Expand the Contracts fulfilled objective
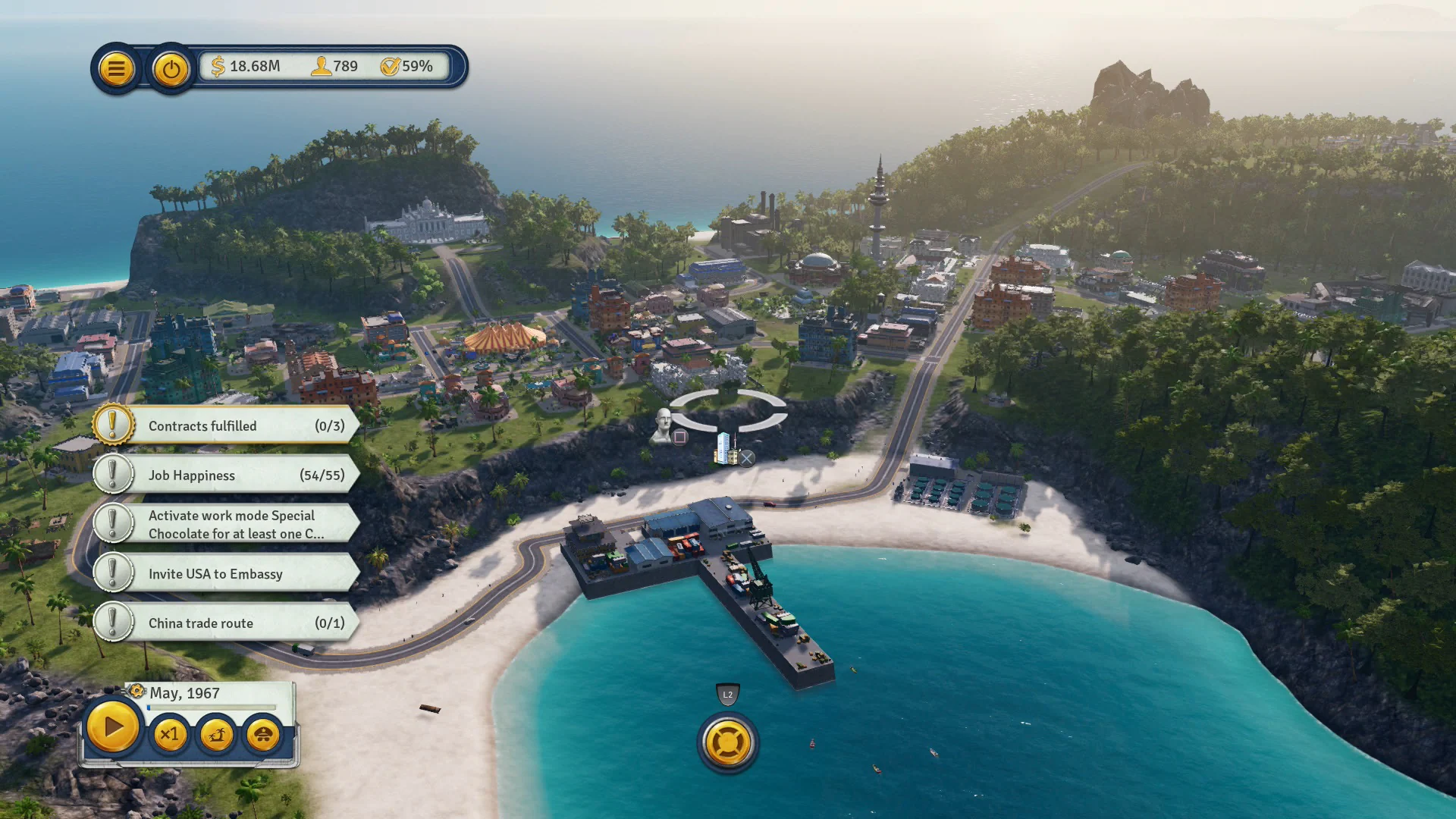This screenshot has width=1456, height=819. 227,425
